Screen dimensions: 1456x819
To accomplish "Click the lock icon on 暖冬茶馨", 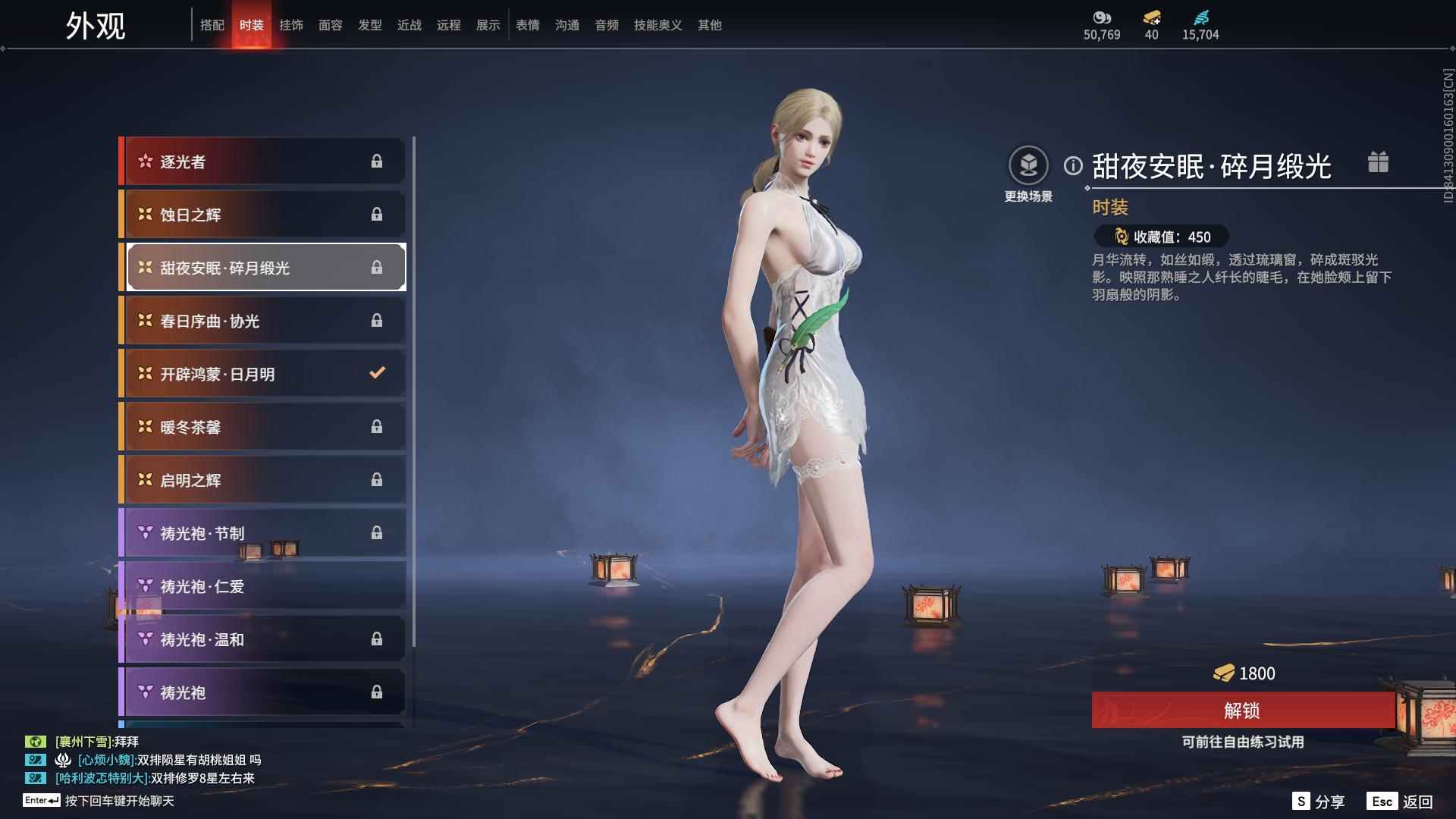I will click(378, 426).
